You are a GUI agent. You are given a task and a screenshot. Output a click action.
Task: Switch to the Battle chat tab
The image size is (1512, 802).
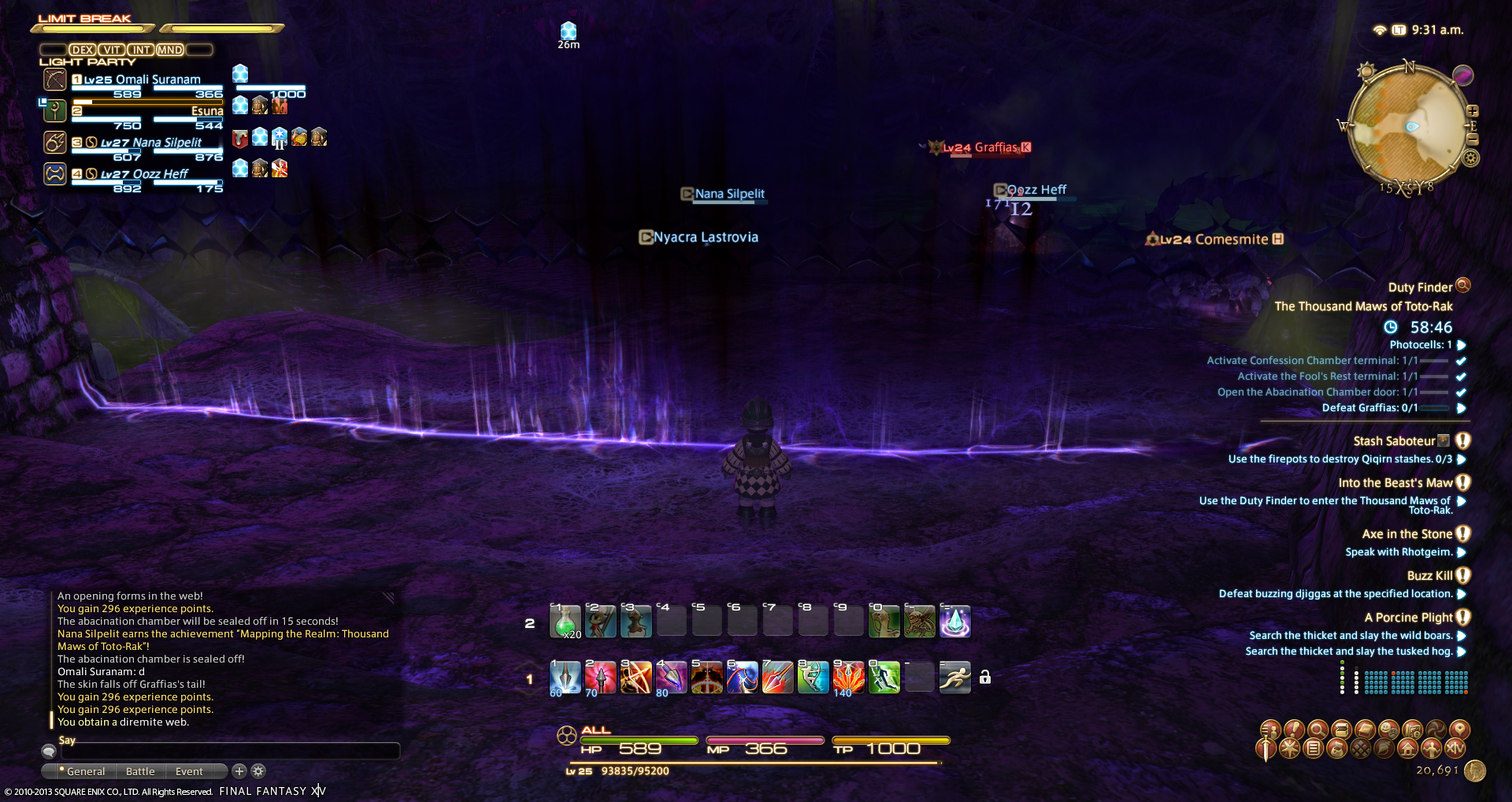[x=140, y=771]
